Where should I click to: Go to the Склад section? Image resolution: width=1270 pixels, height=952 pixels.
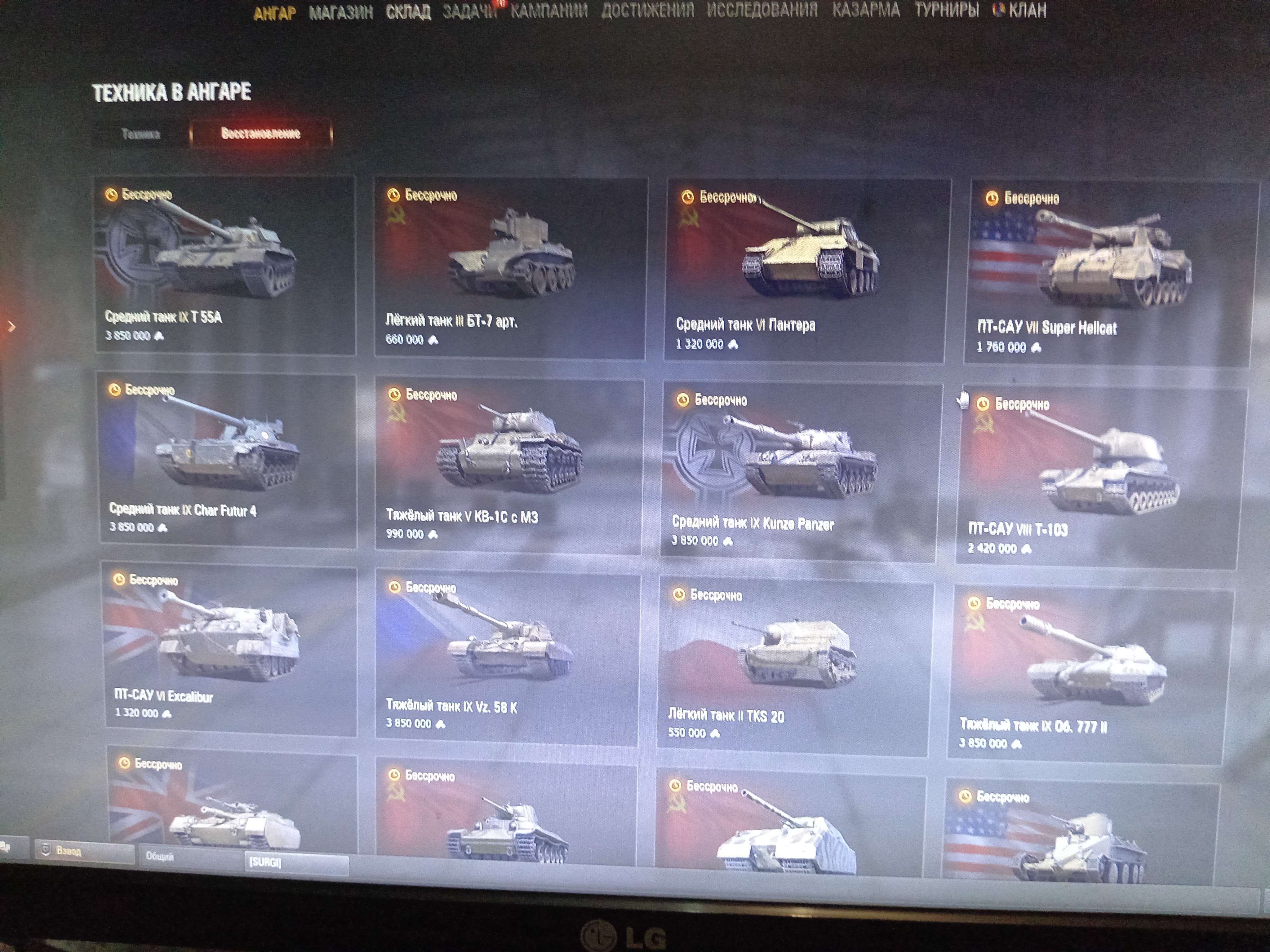pyautogui.click(x=408, y=12)
